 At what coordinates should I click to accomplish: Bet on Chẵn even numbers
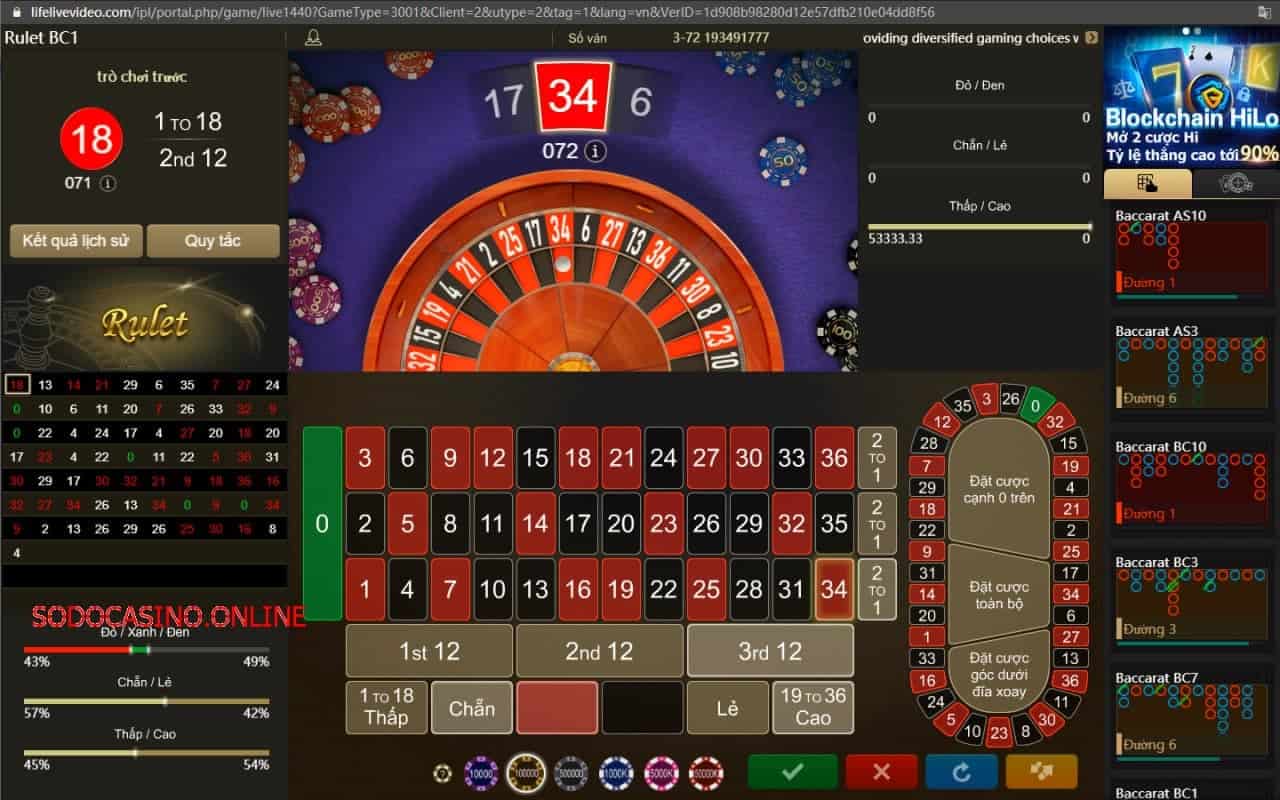tap(470, 707)
